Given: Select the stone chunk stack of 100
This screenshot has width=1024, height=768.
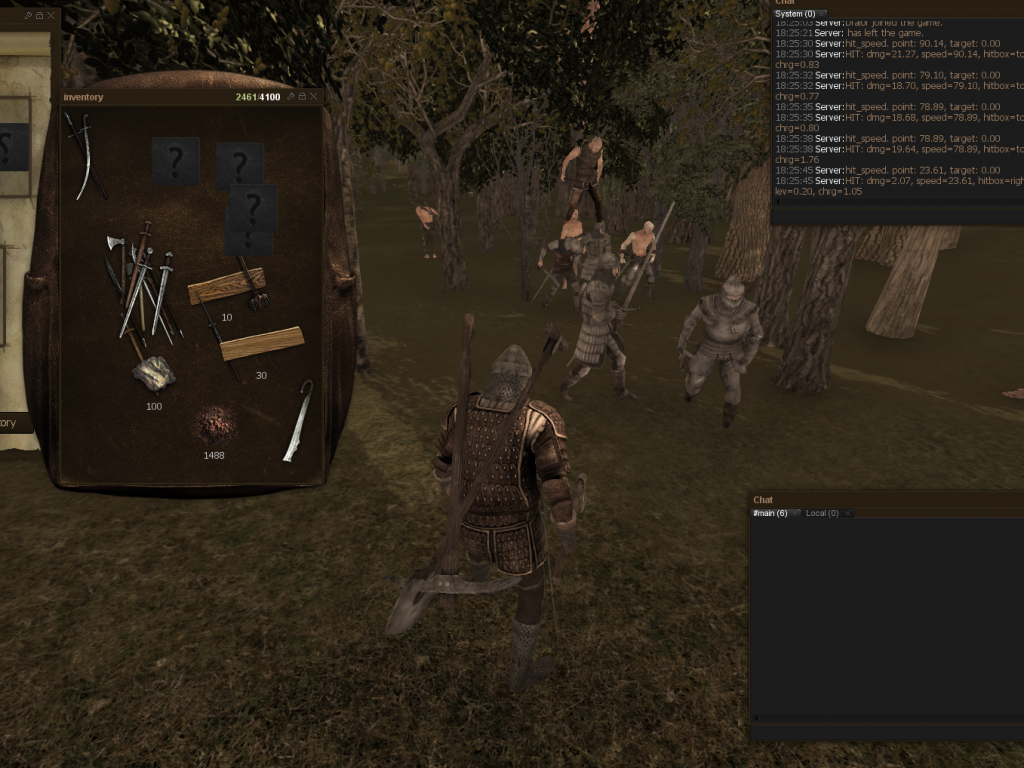Looking at the screenshot, I should pyautogui.click(x=154, y=374).
